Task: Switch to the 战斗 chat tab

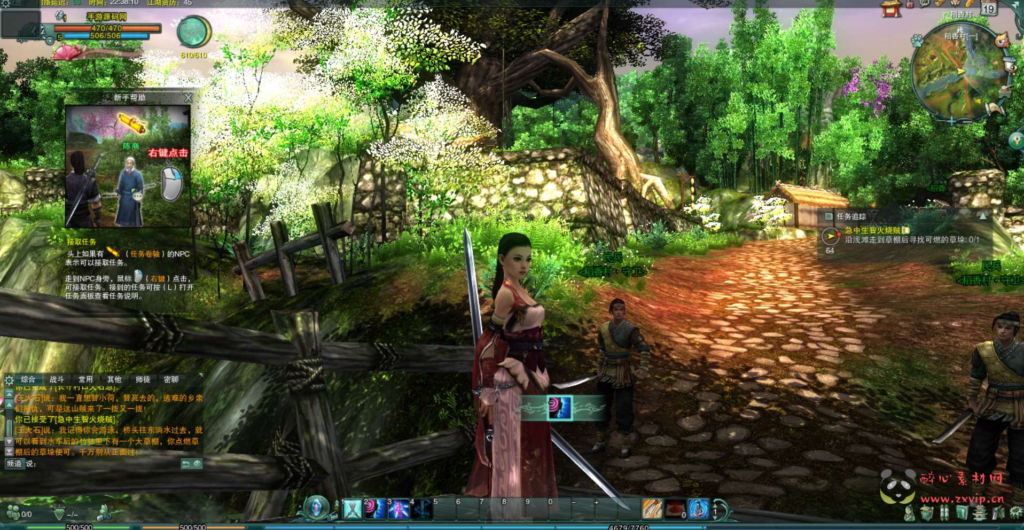Action: (x=57, y=380)
